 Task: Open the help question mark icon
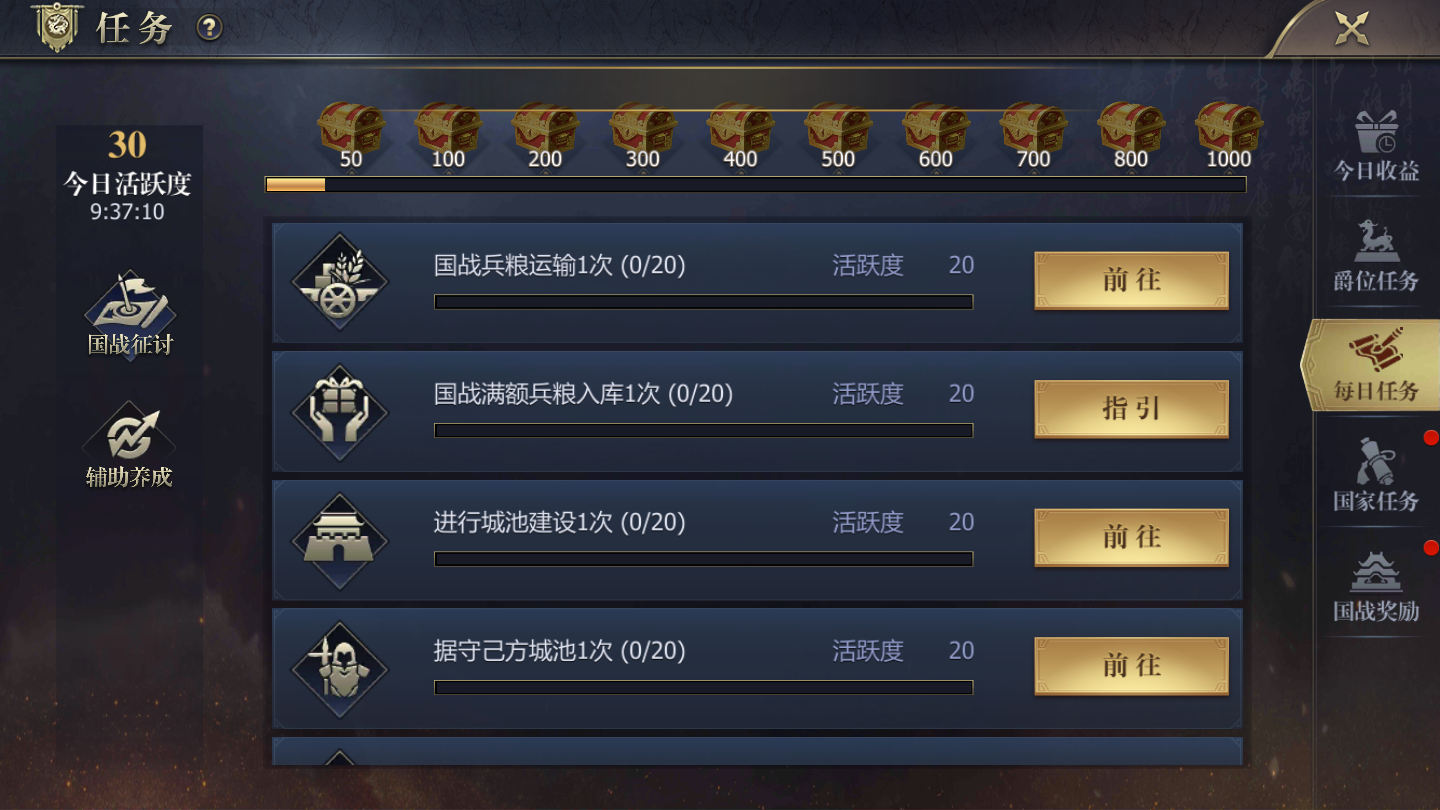point(208,29)
